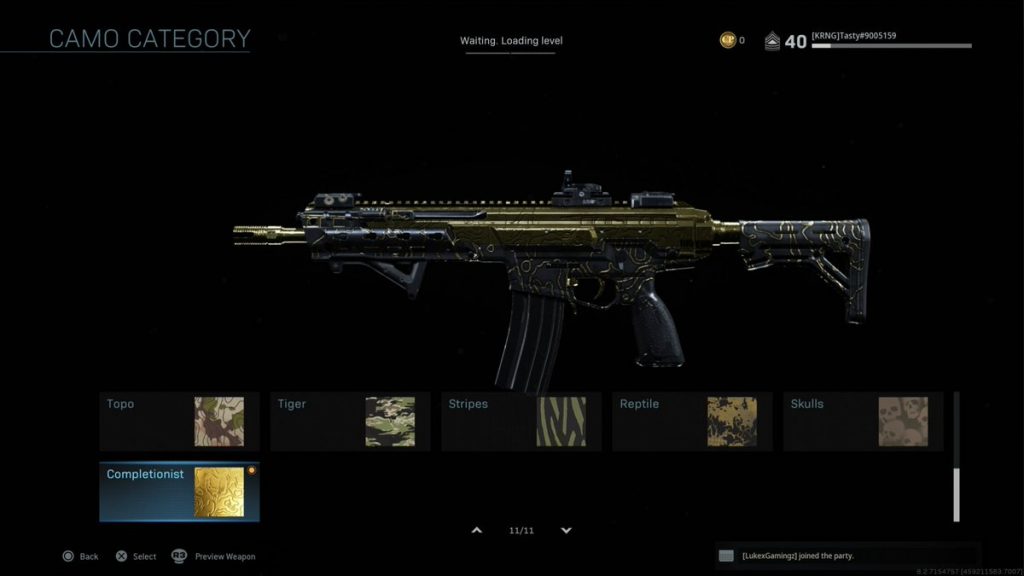The image size is (1024, 576).
Task: Click the Preview Weapon option
Action: click(x=214, y=556)
